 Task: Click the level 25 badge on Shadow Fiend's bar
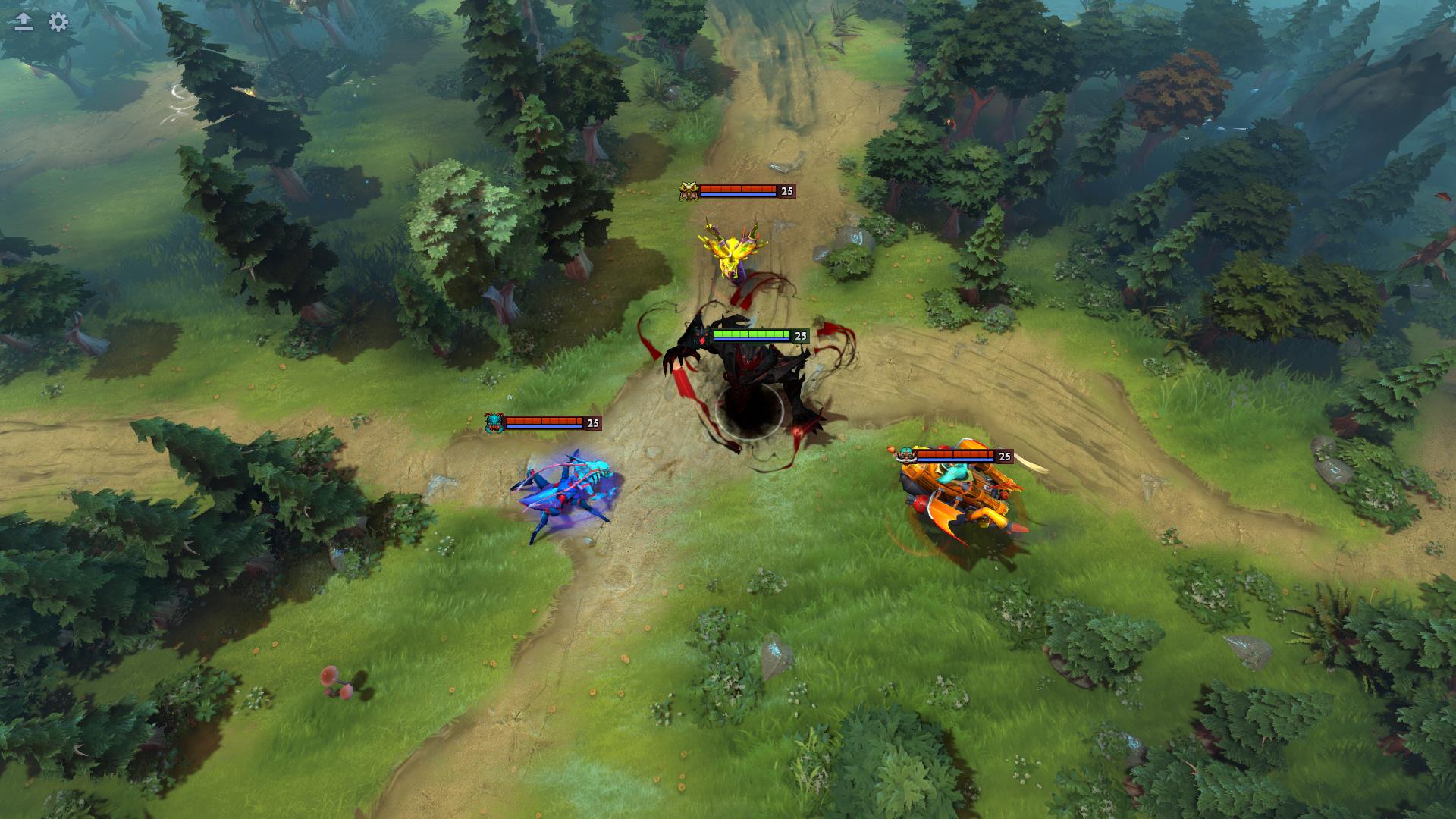click(799, 334)
